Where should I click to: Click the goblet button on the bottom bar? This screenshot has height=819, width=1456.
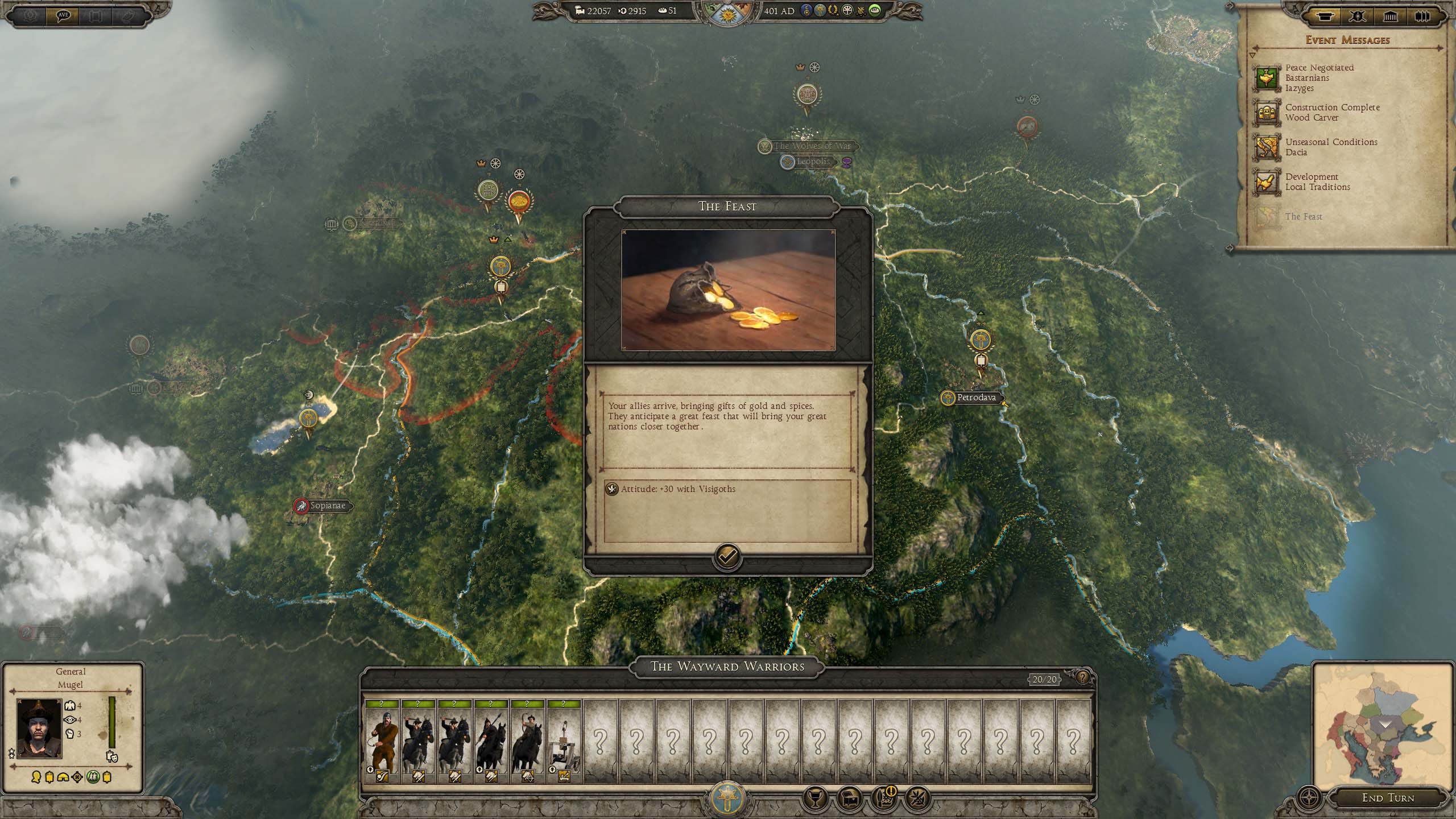coord(814,799)
